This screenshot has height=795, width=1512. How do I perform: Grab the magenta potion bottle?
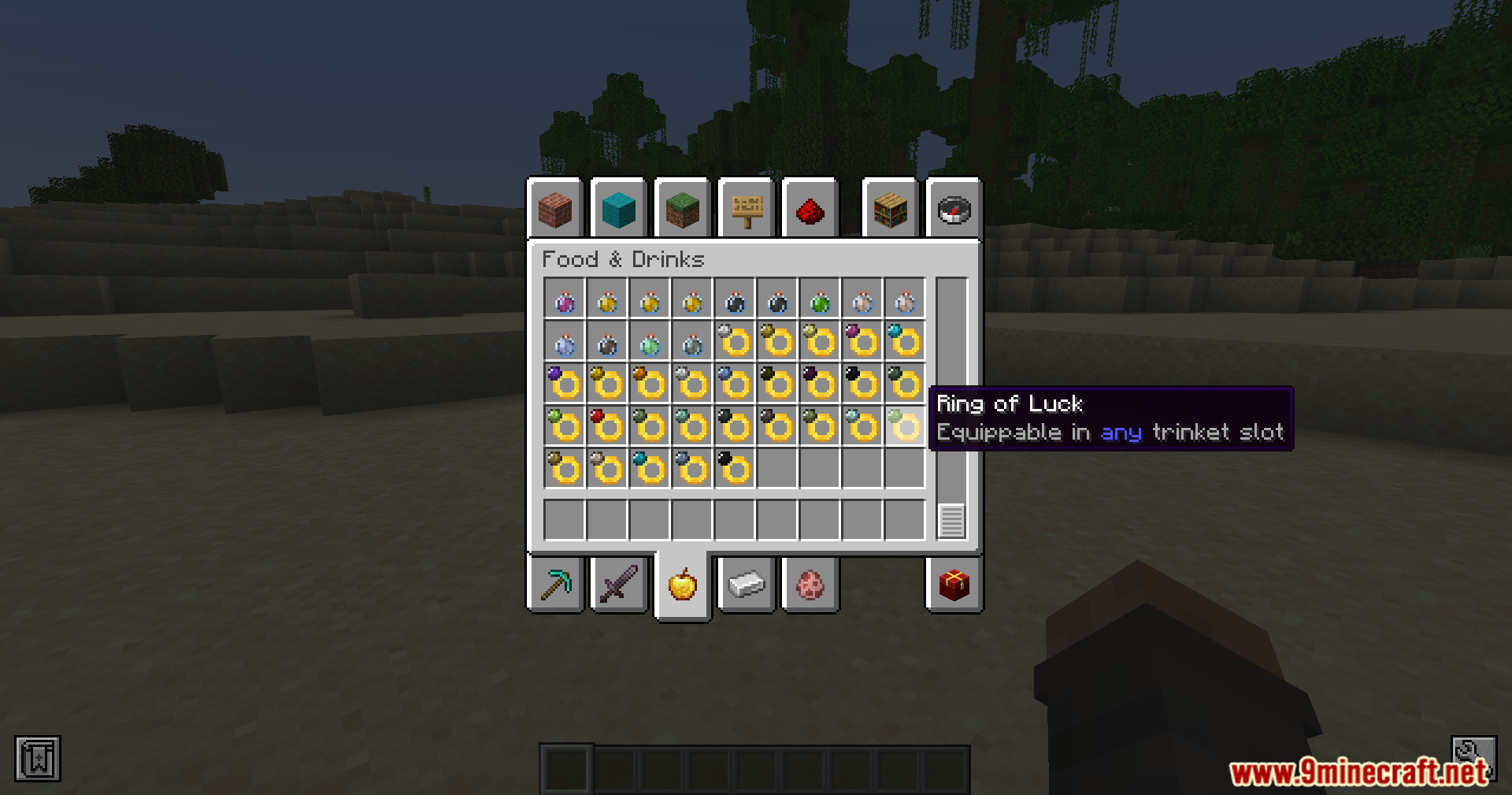pos(565,302)
